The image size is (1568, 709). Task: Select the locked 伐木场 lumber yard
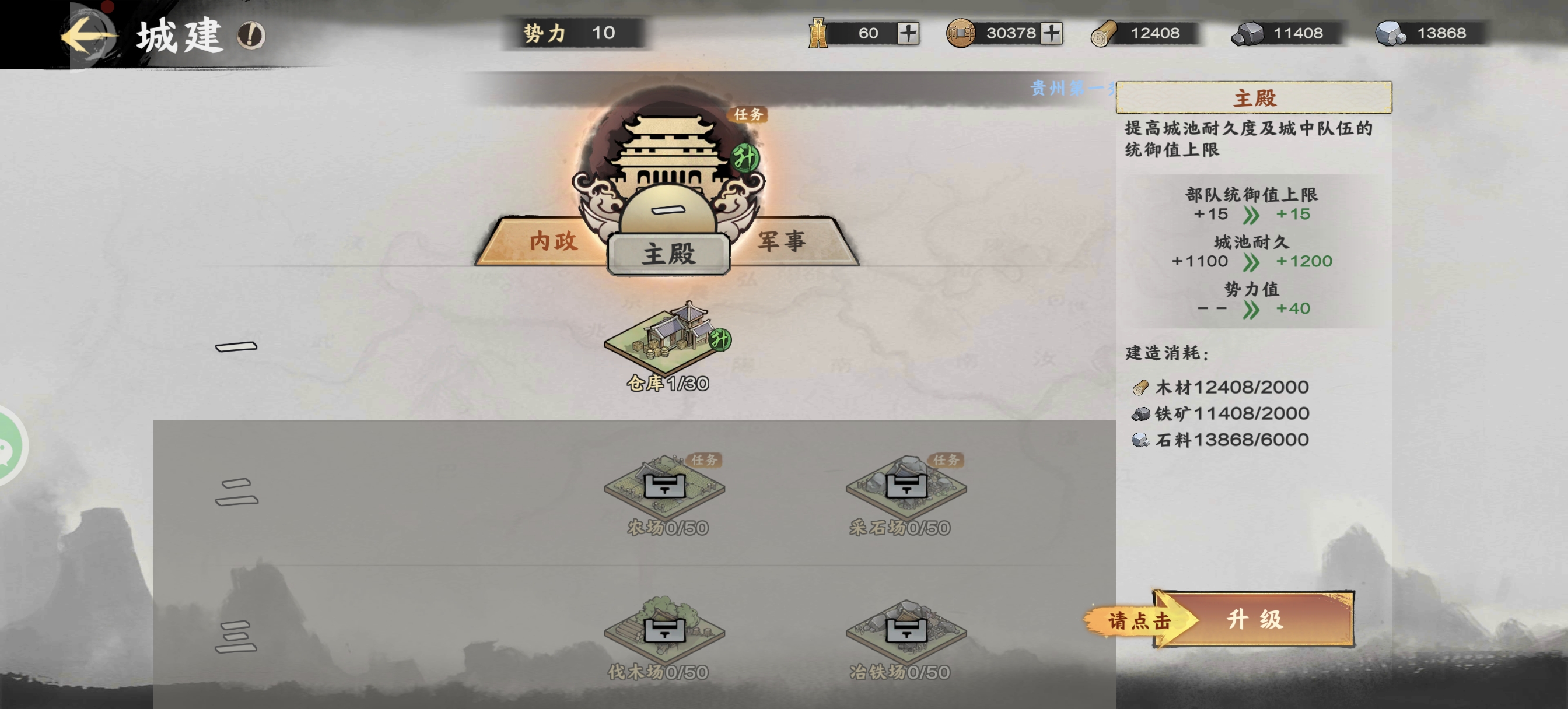[x=664, y=630]
